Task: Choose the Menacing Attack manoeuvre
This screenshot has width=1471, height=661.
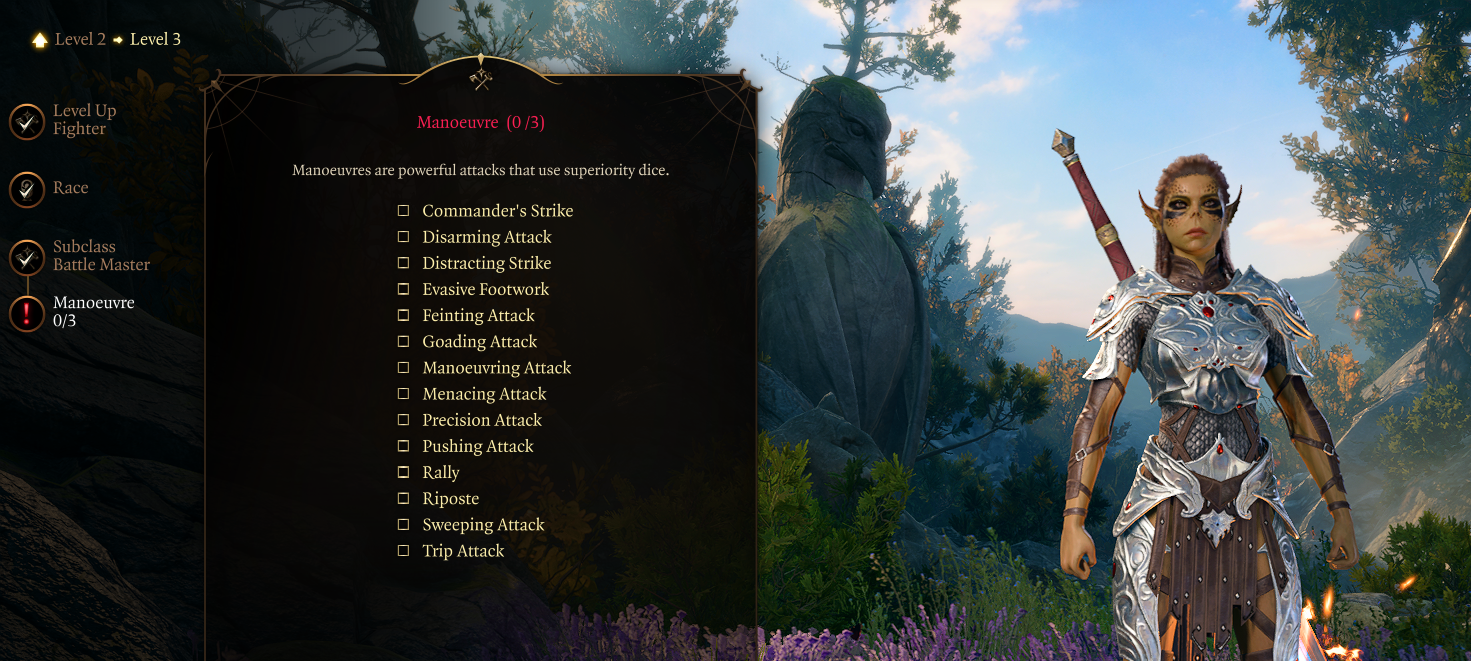Action: tap(404, 394)
